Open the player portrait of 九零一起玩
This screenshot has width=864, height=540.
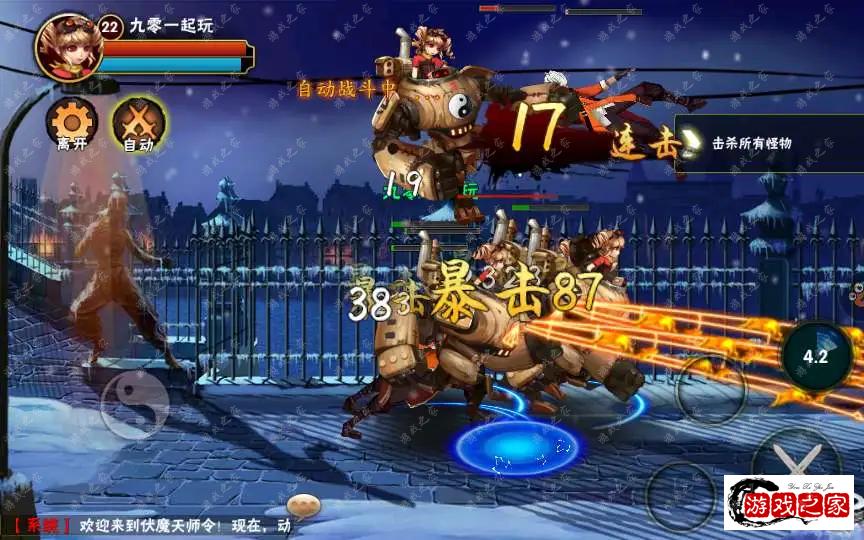[x=67, y=47]
